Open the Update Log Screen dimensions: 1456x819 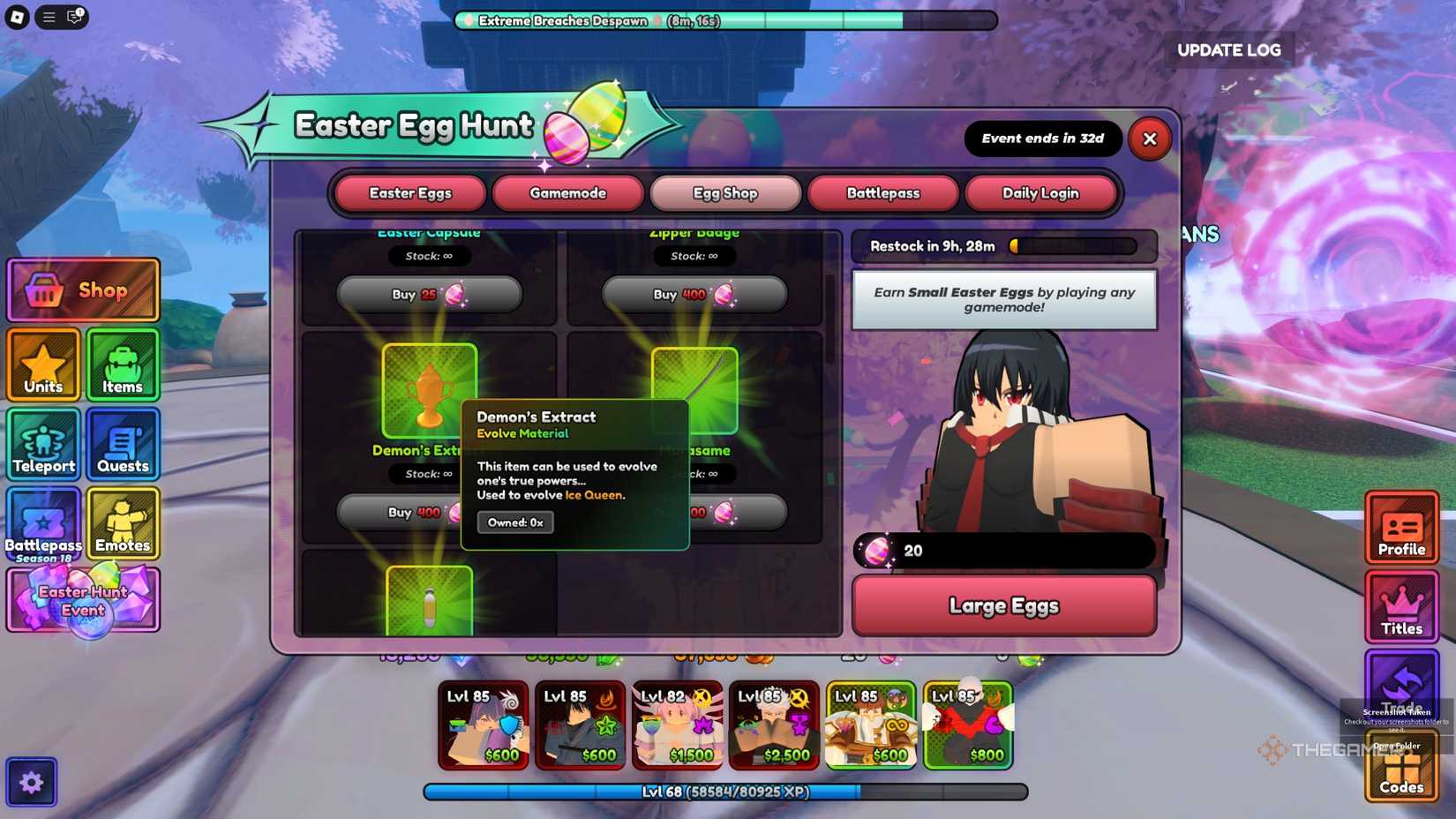tap(1228, 50)
